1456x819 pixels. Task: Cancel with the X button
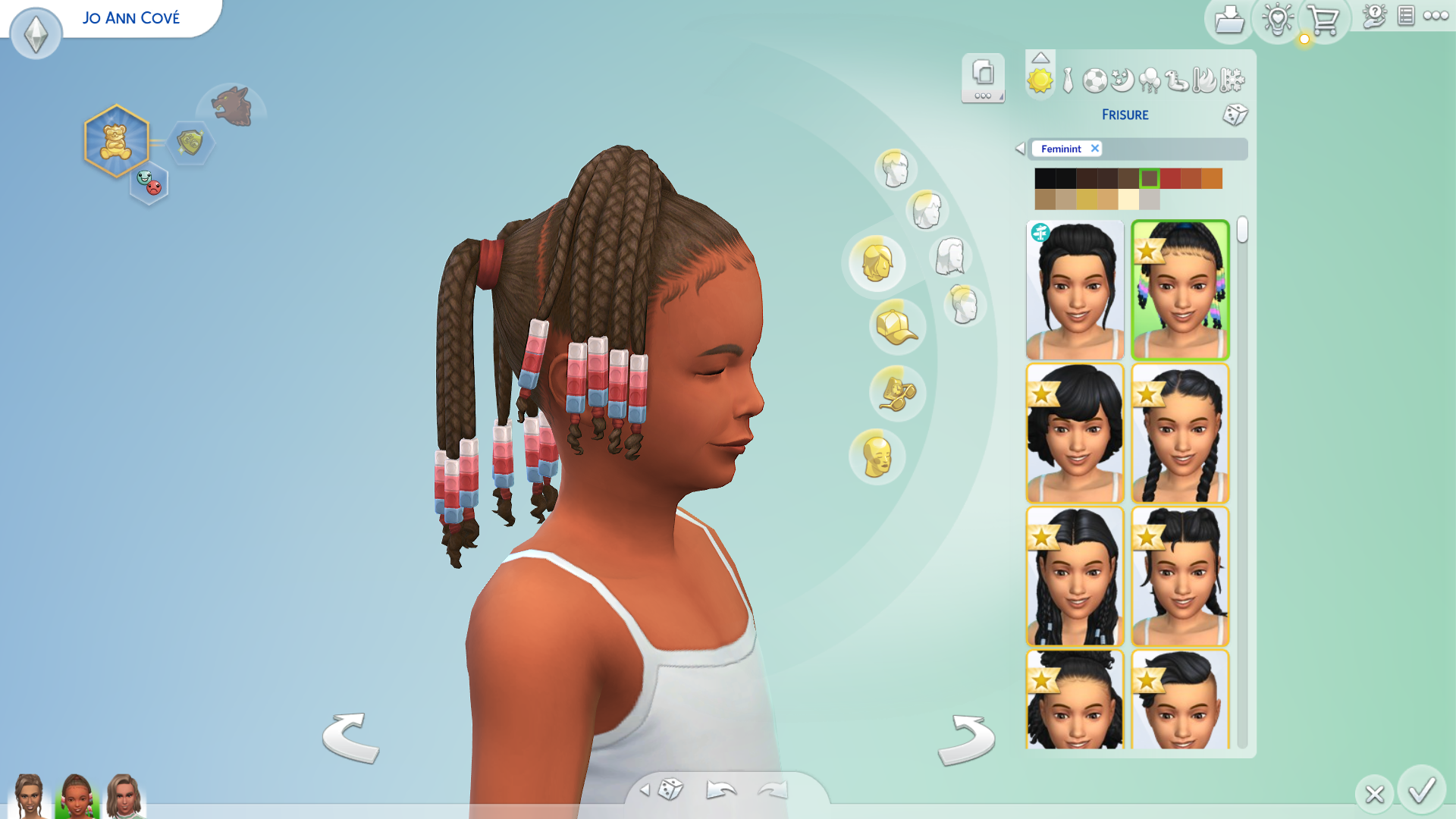(x=1374, y=794)
